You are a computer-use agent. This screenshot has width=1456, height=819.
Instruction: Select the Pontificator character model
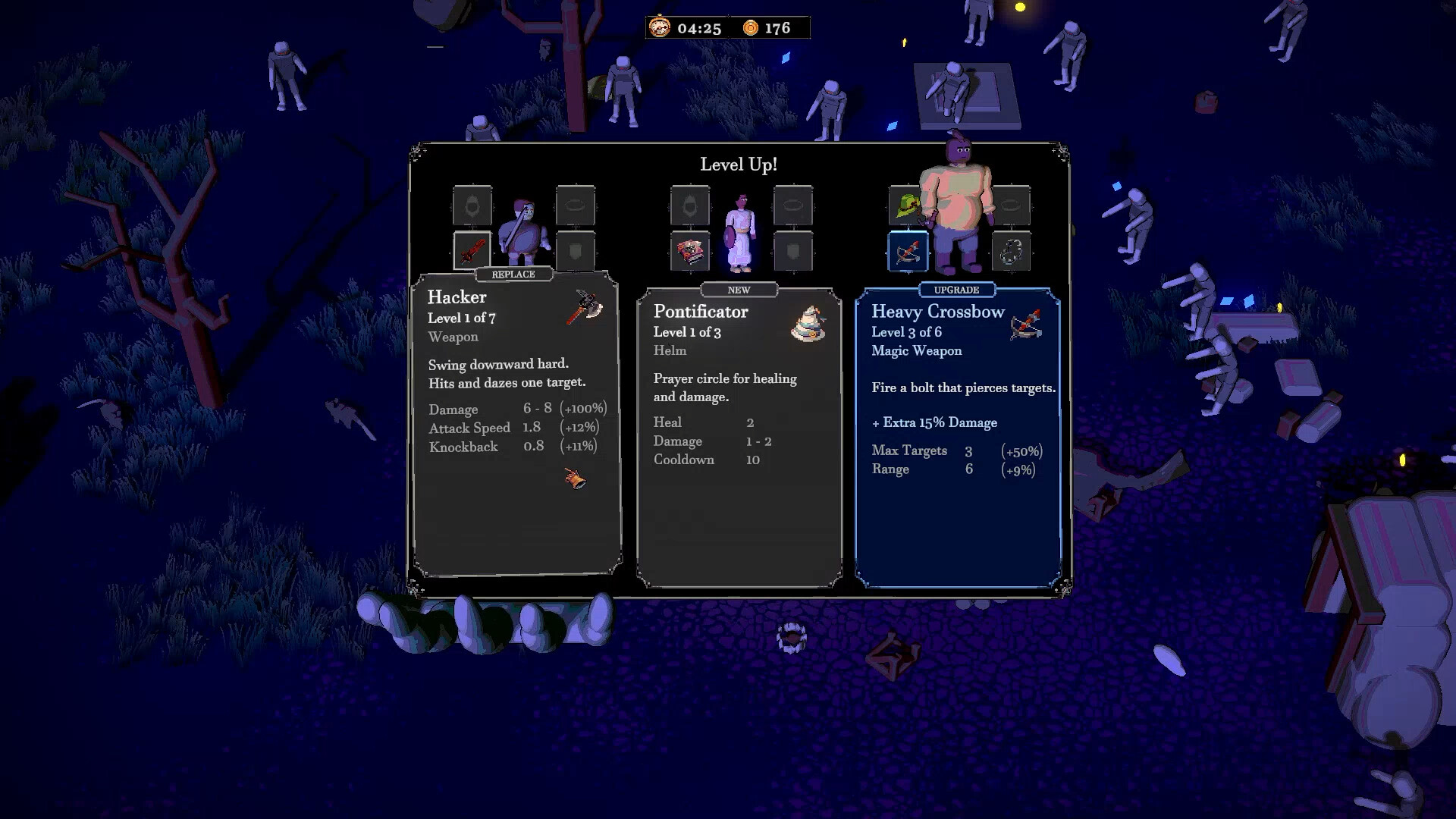pyautogui.click(x=739, y=231)
